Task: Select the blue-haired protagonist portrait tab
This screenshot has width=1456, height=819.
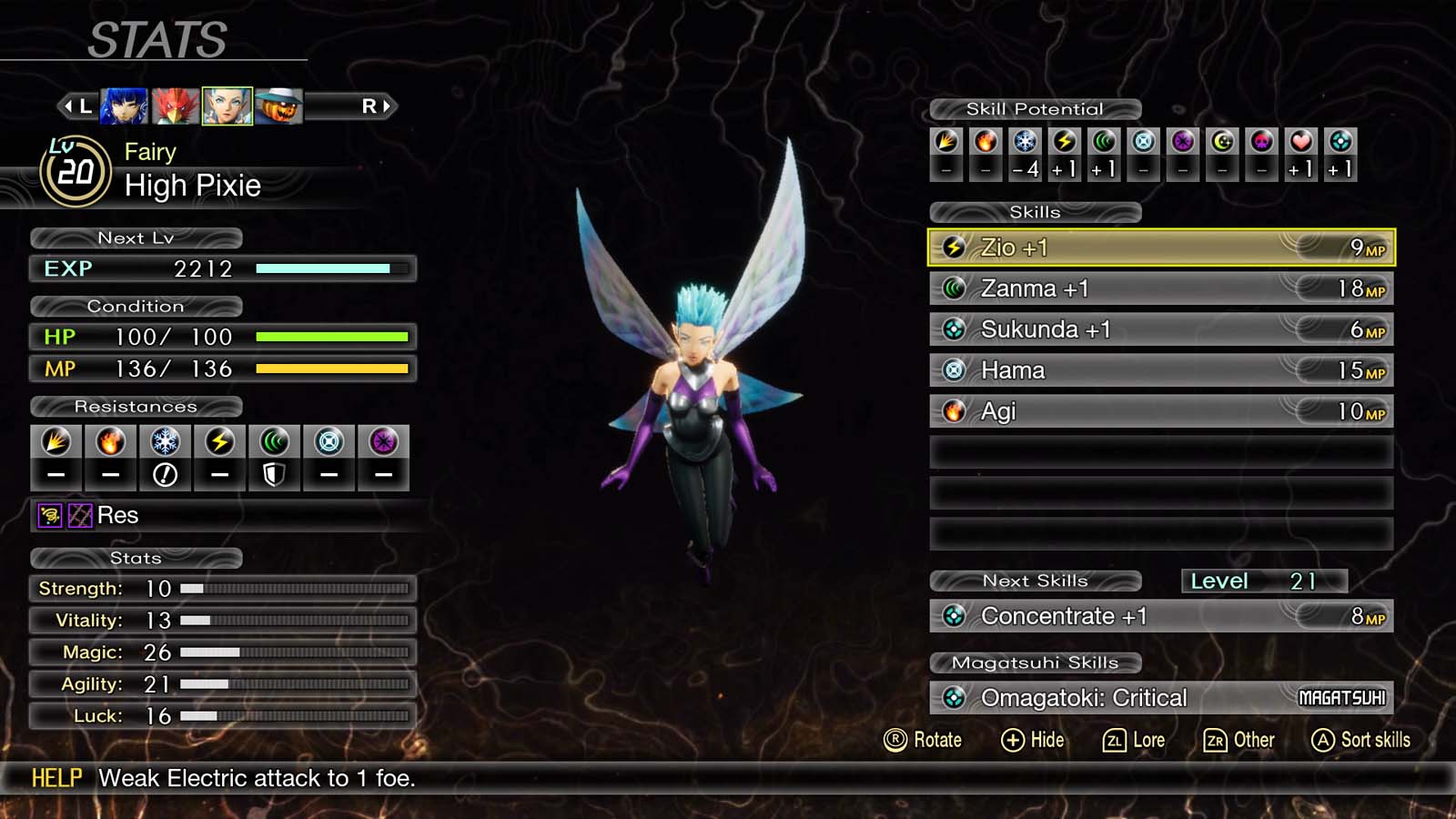Action: point(123,105)
